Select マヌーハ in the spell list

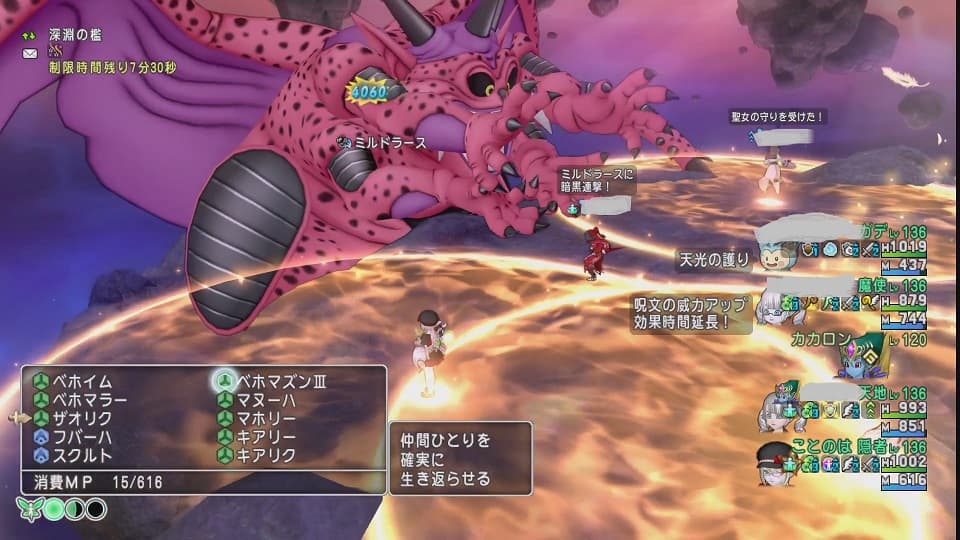click(265, 400)
